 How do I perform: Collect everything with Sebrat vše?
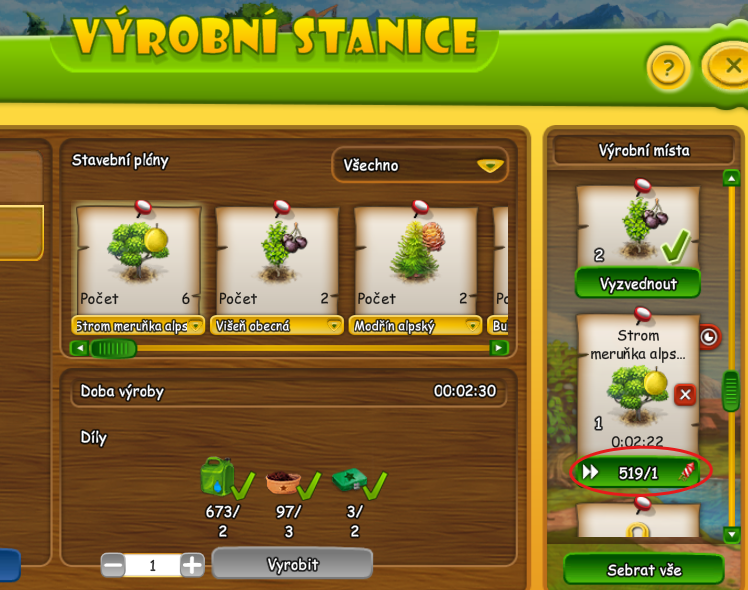643,570
